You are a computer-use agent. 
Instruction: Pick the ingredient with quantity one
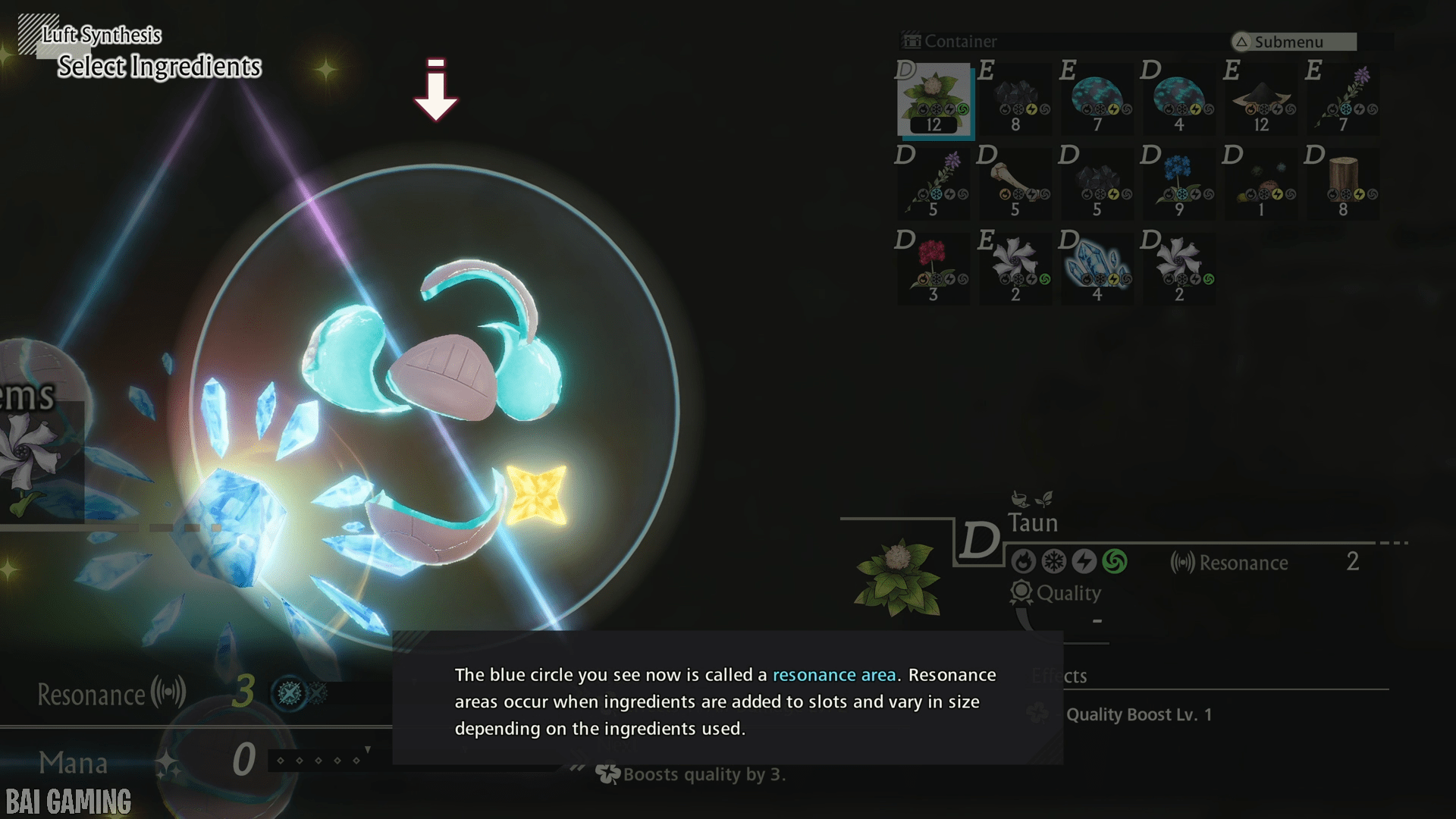point(1262,184)
